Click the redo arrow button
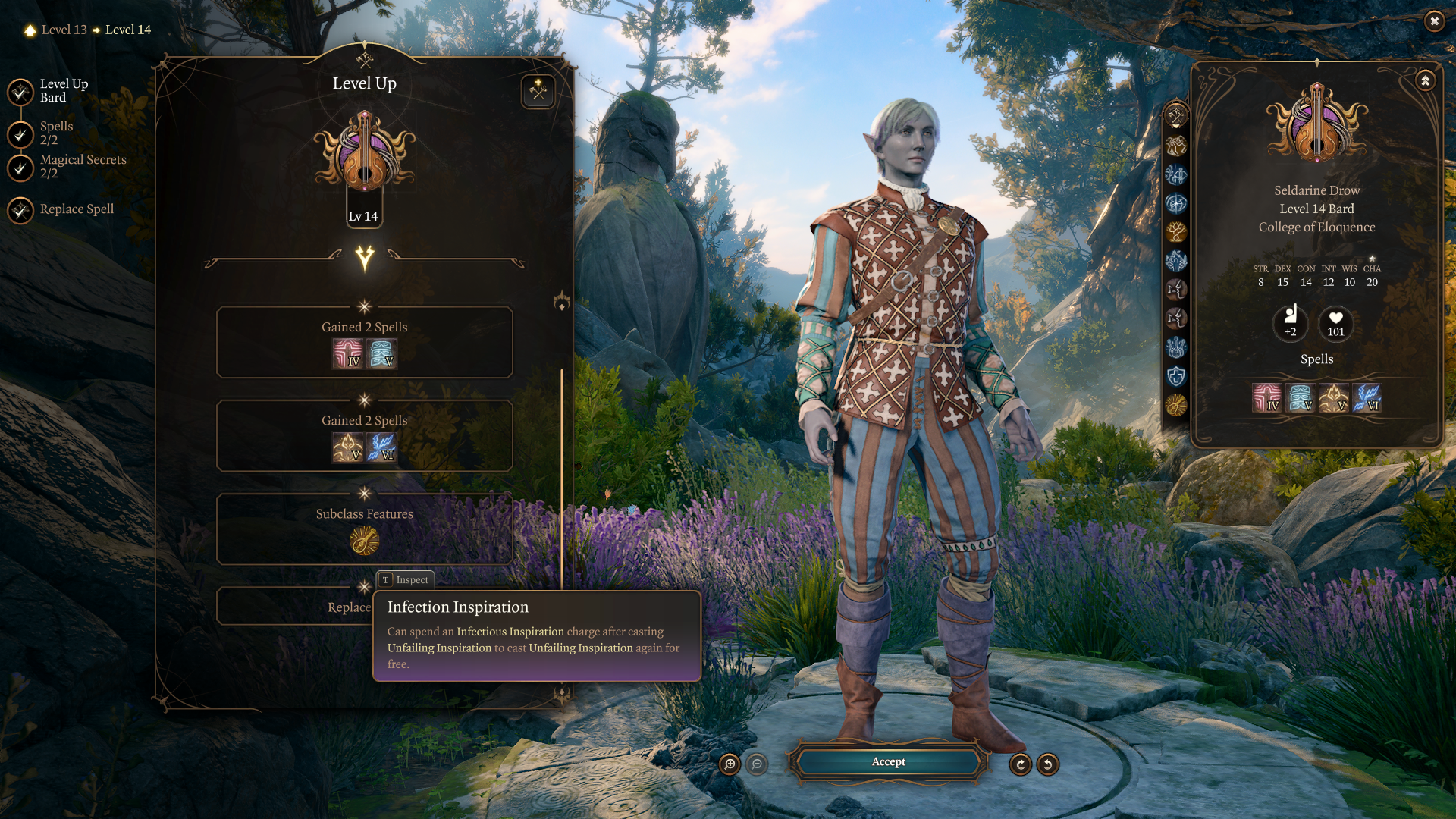Viewport: 1456px width, 819px height. 1021,764
